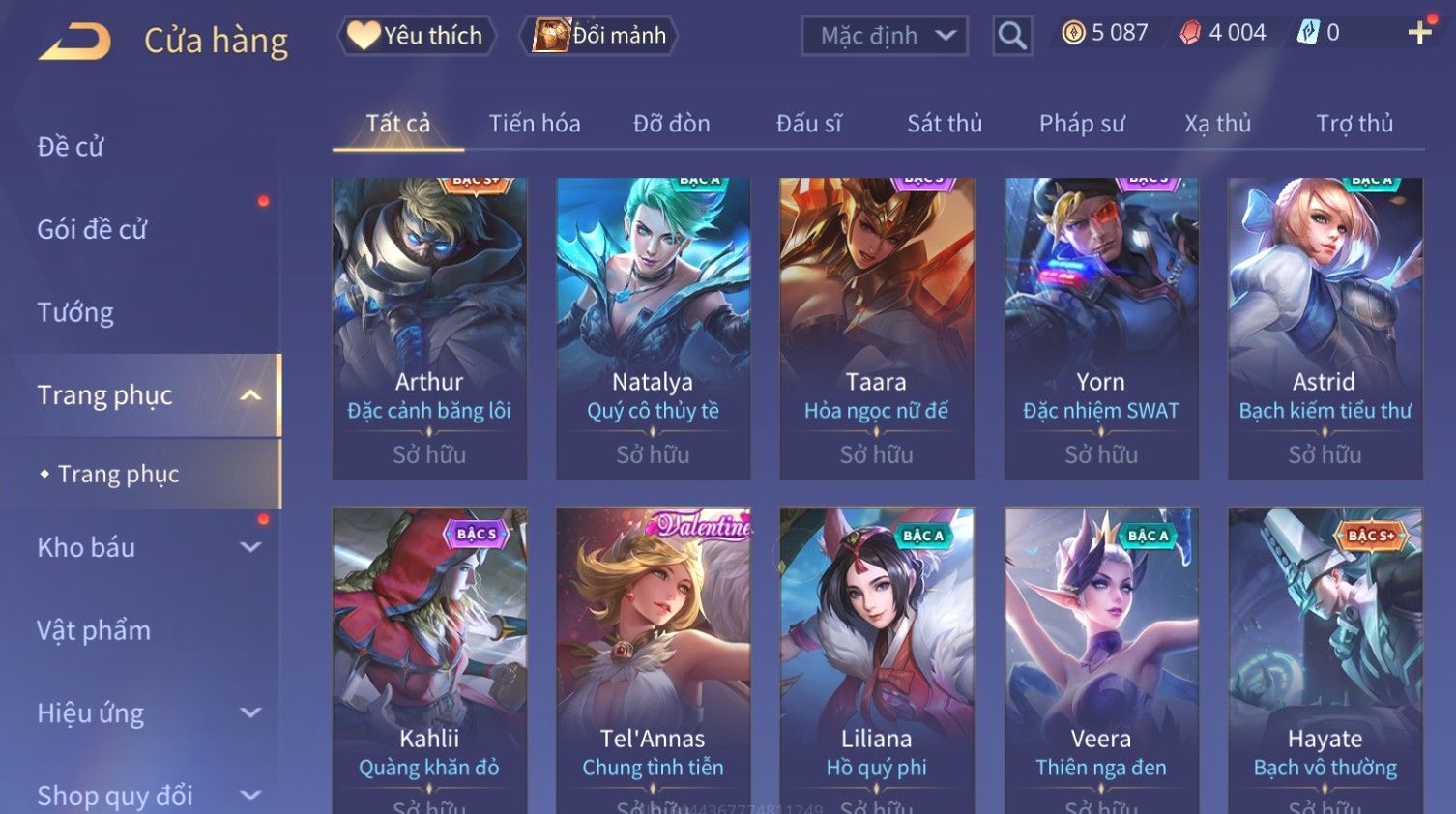Add currency with the plus button
This screenshot has height=814, width=1456.
click(x=1419, y=33)
